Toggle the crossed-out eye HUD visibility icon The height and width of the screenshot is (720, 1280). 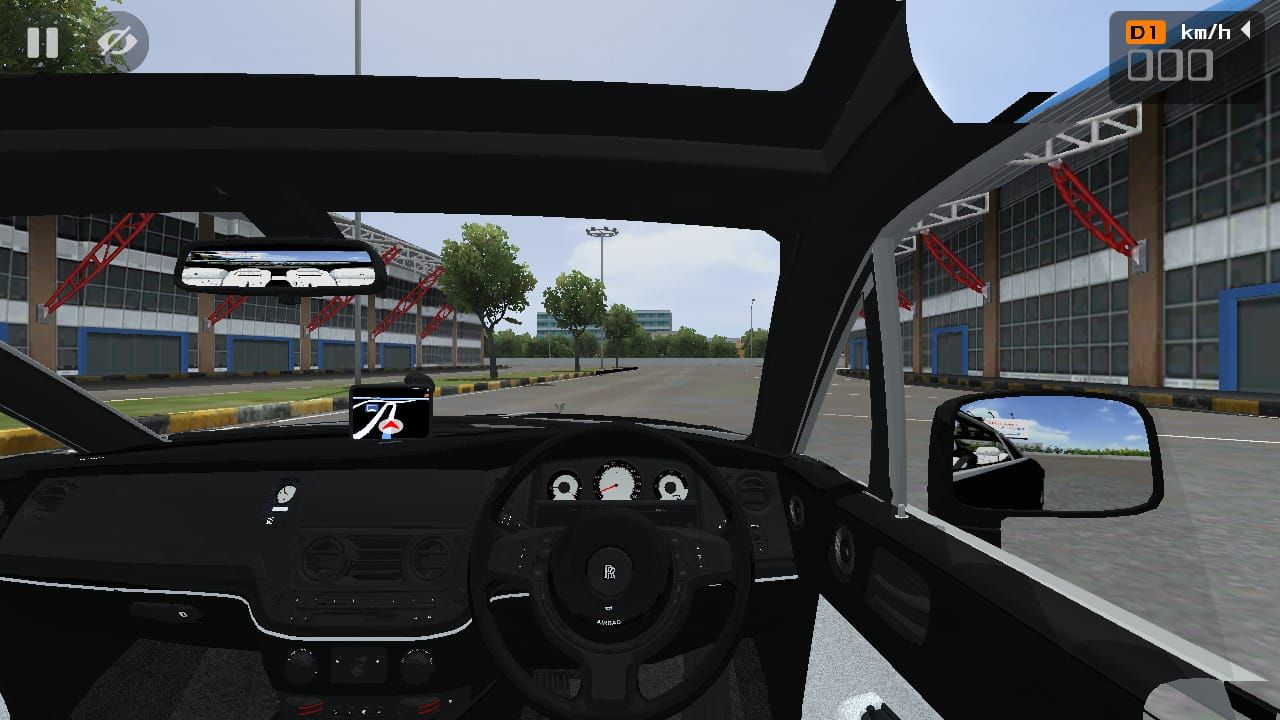(x=117, y=42)
